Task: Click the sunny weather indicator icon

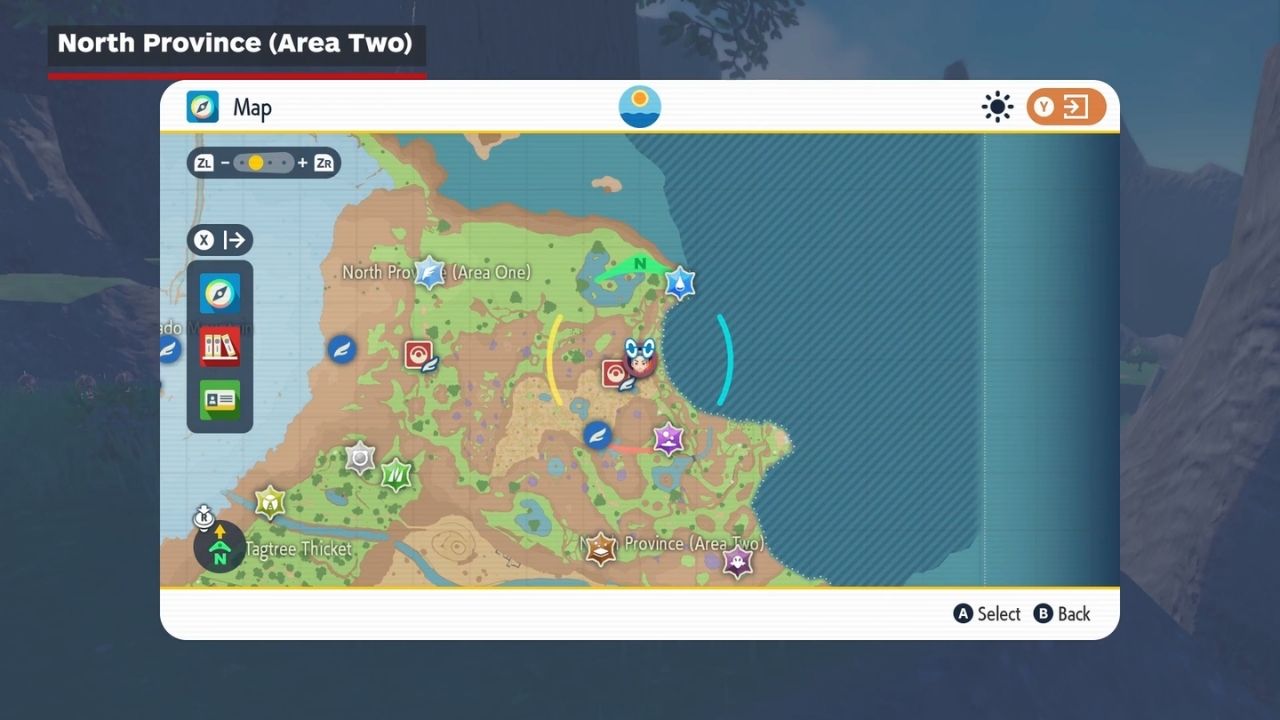Action: [997, 107]
